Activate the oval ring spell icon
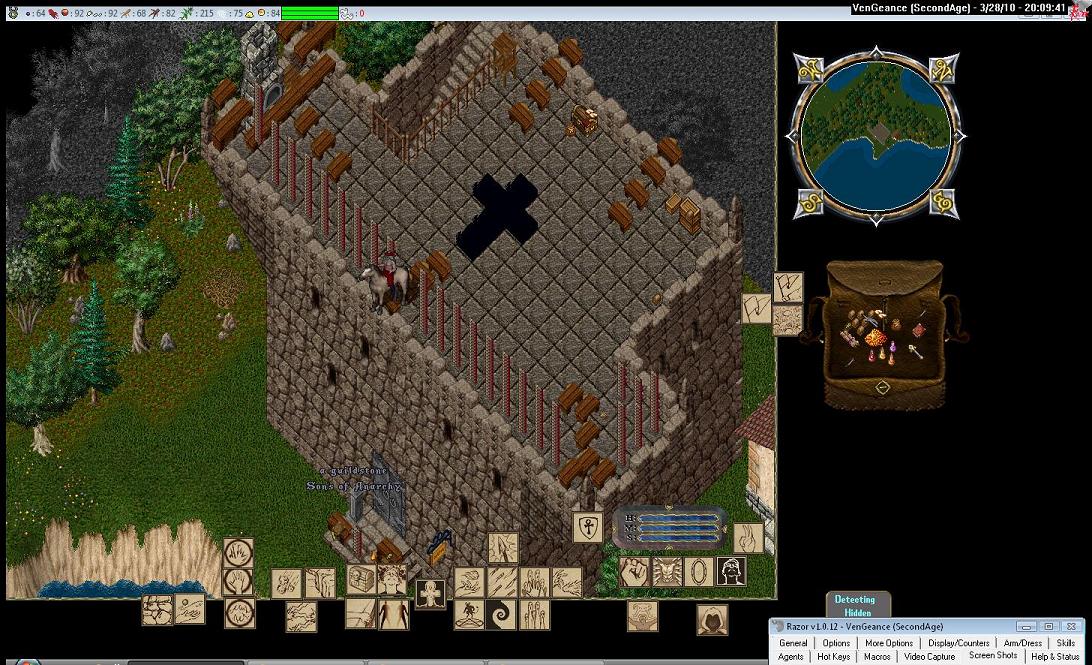Viewport: 1092px width, 665px height. [699, 572]
